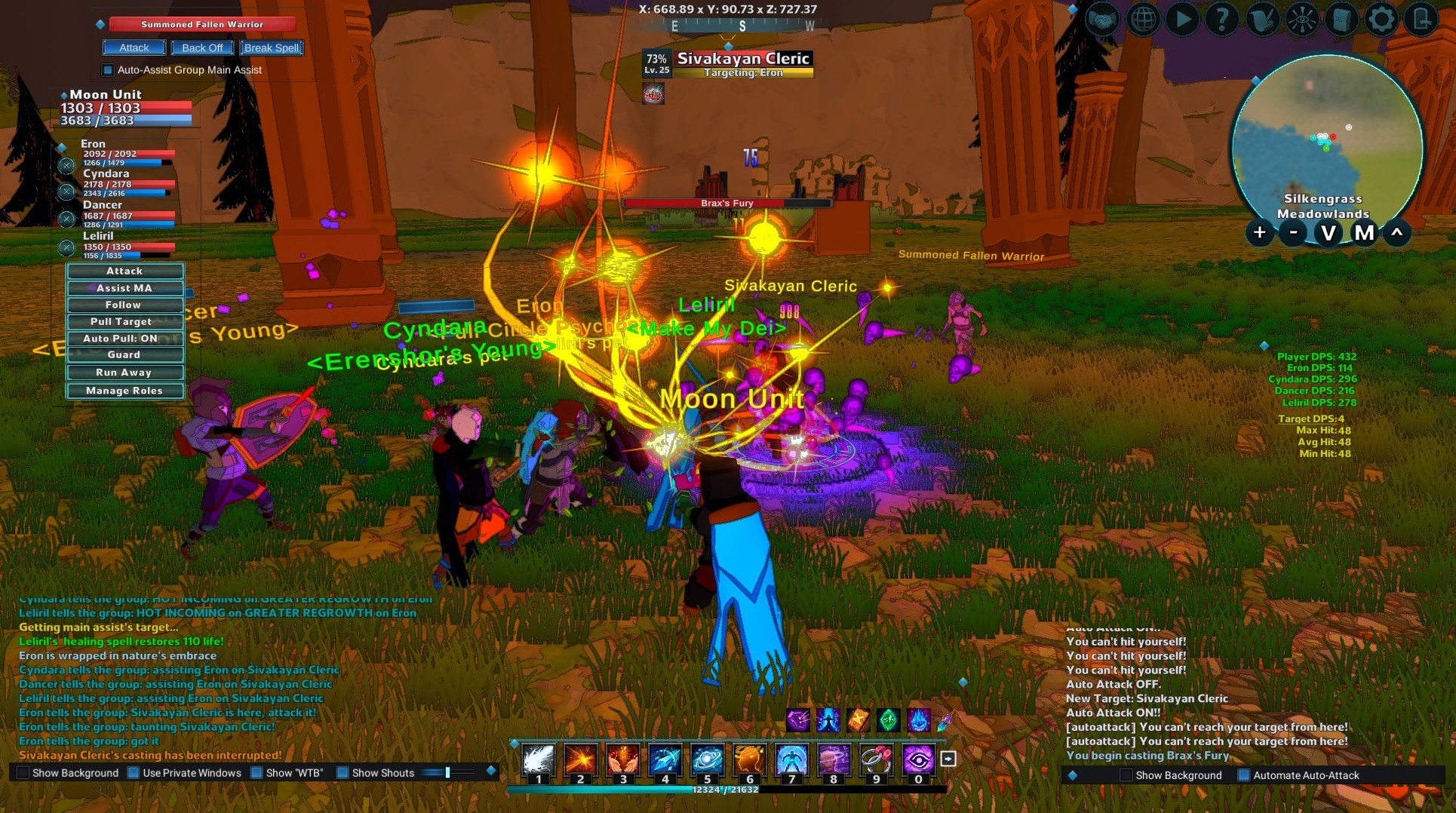Toggle the Auto Pull: ON button

pyautogui.click(x=124, y=339)
